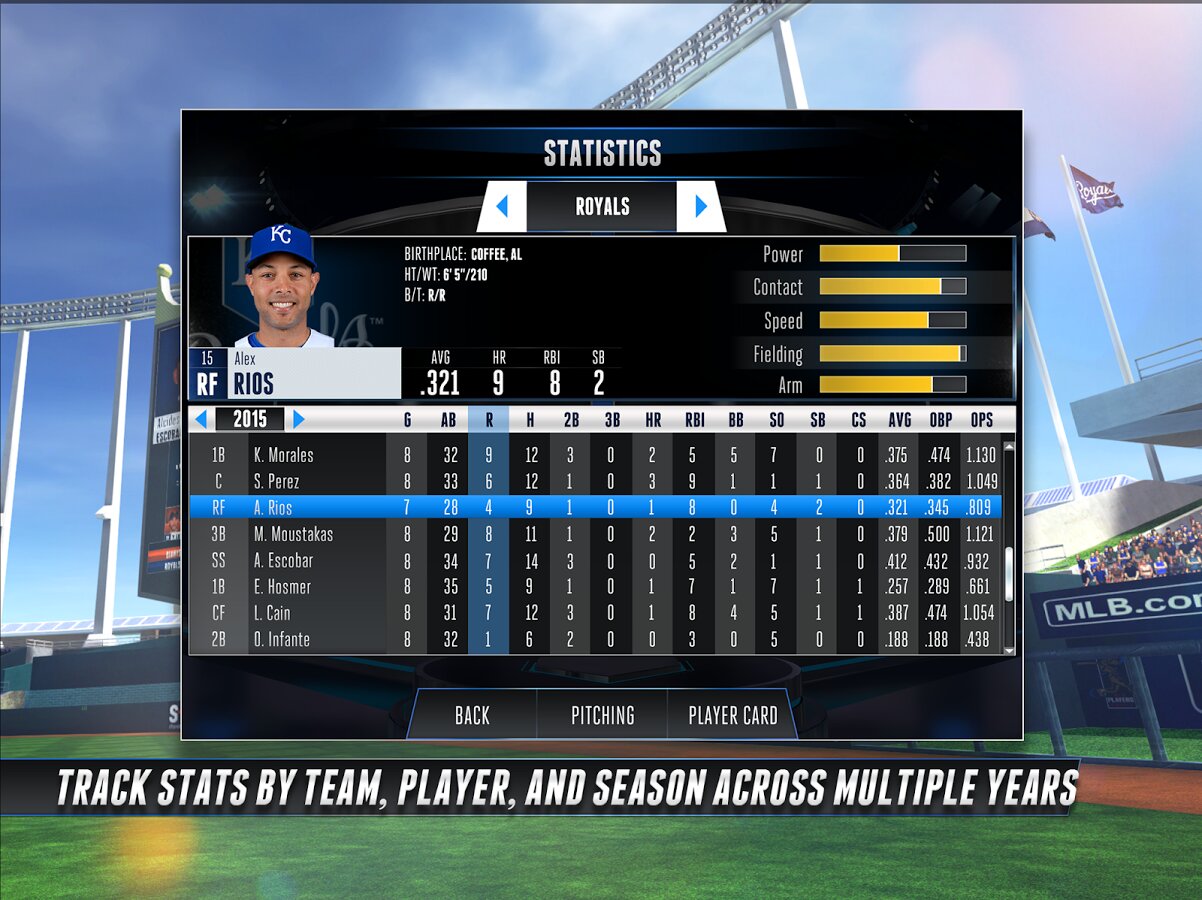Screen dimensions: 1202x900
Task: Open the PLAYER CARD
Action: 732,715
